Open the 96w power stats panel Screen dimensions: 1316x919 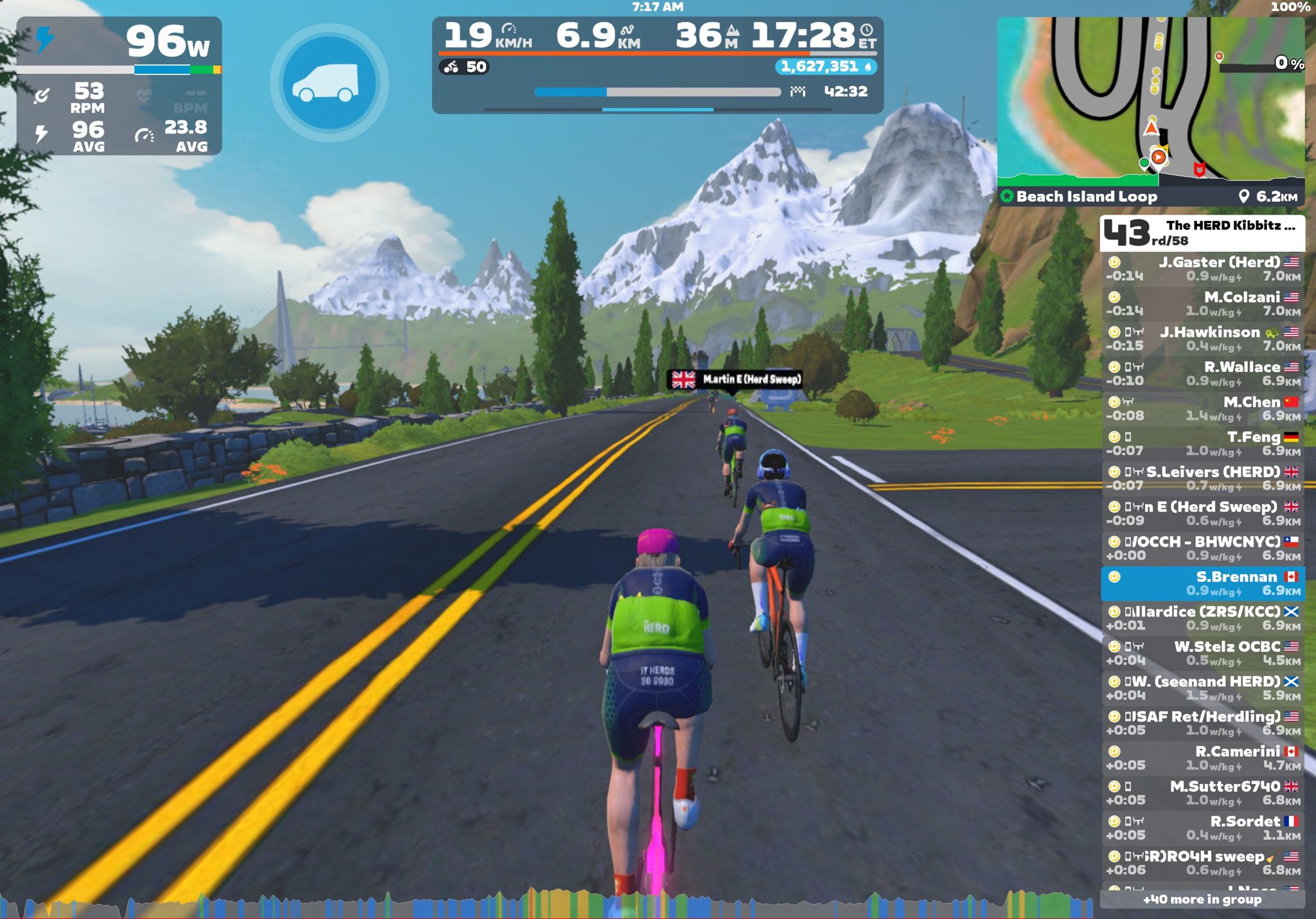(x=119, y=86)
